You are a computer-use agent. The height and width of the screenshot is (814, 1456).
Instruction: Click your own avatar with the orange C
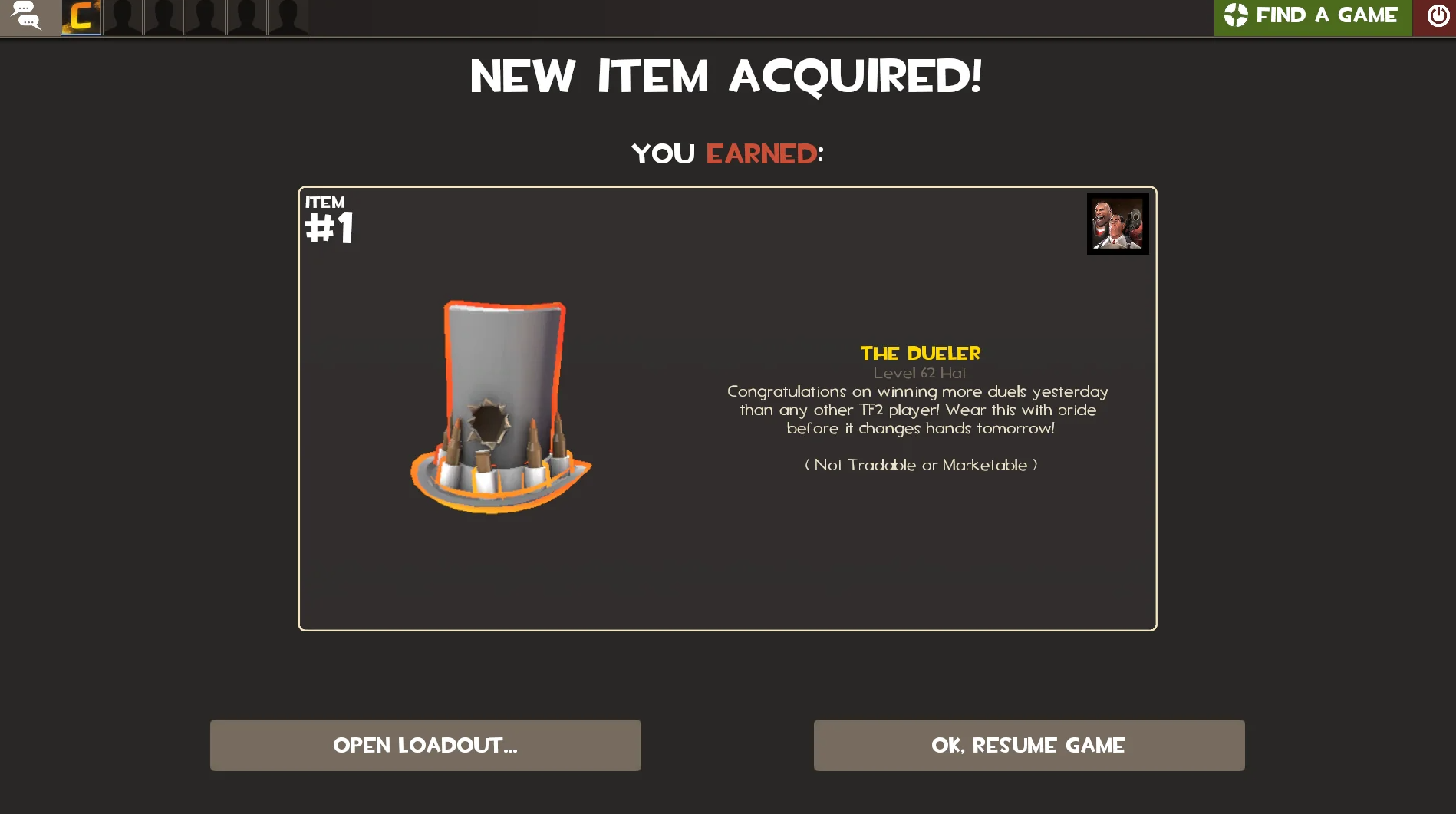point(81,17)
